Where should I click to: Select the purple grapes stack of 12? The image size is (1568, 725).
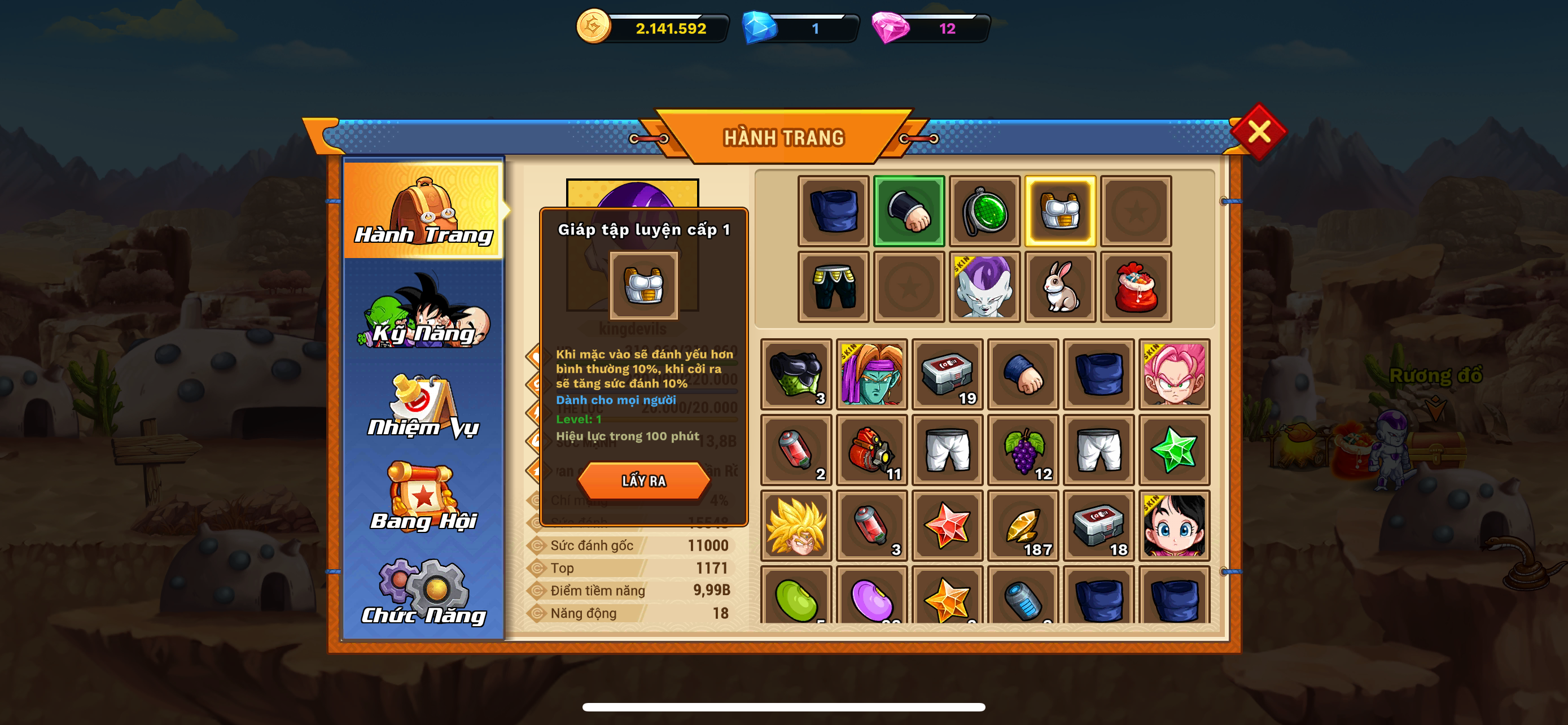click(x=1023, y=450)
